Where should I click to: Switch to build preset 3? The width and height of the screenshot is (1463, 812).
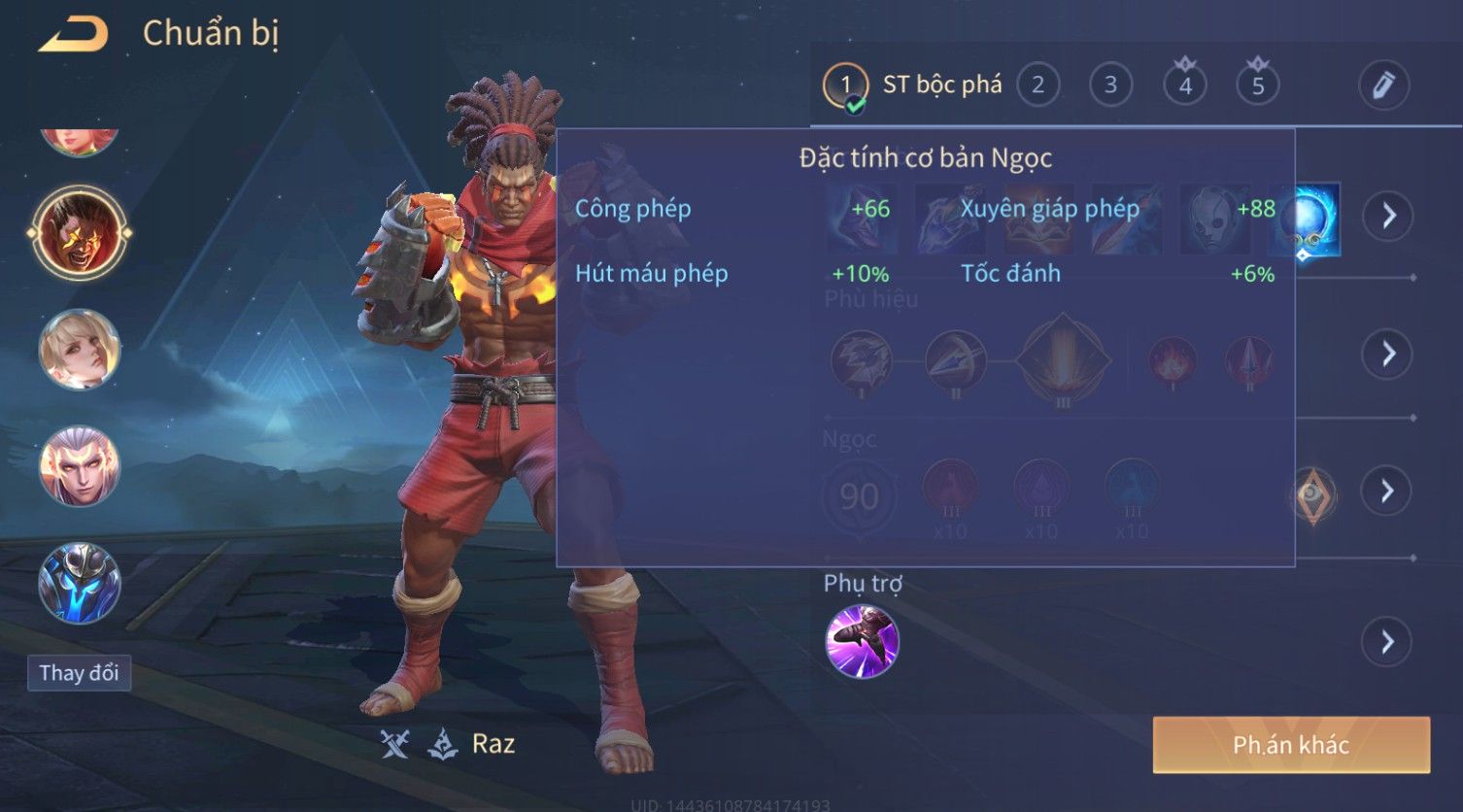pyautogui.click(x=1110, y=85)
